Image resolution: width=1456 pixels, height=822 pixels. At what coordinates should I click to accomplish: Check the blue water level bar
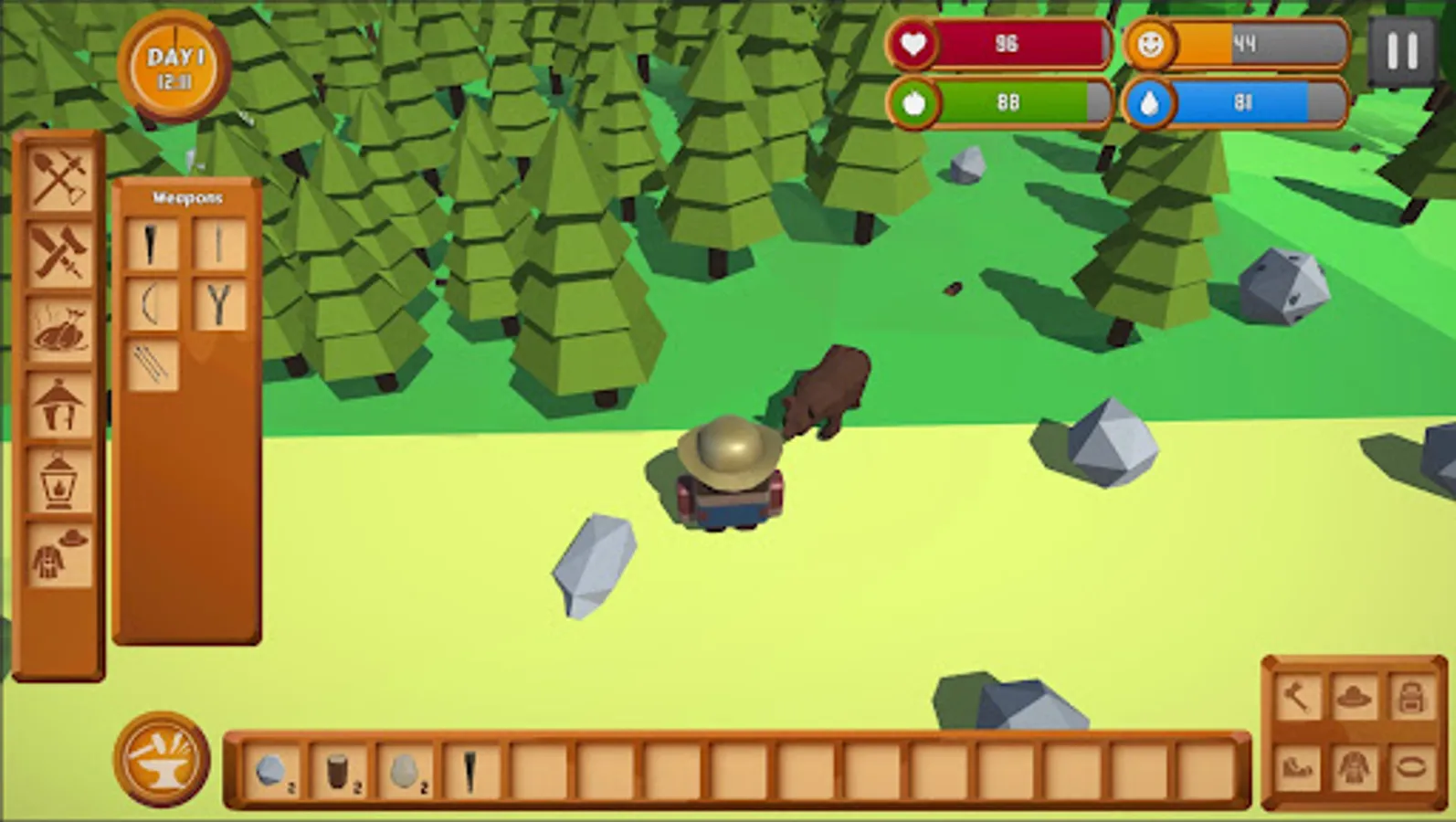pyautogui.click(x=1242, y=103)
